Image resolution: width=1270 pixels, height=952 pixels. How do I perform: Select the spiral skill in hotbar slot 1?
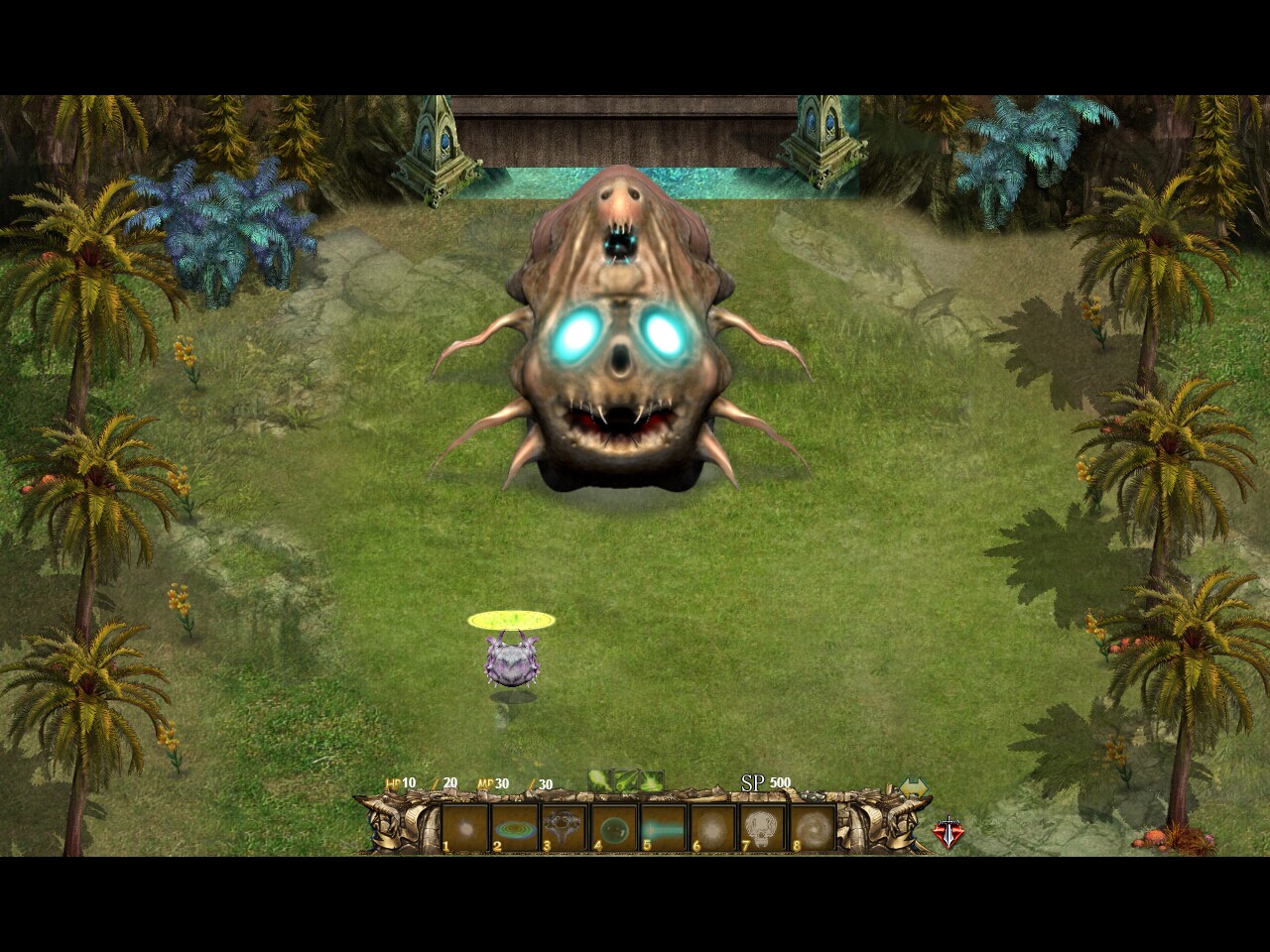(462, 827)
